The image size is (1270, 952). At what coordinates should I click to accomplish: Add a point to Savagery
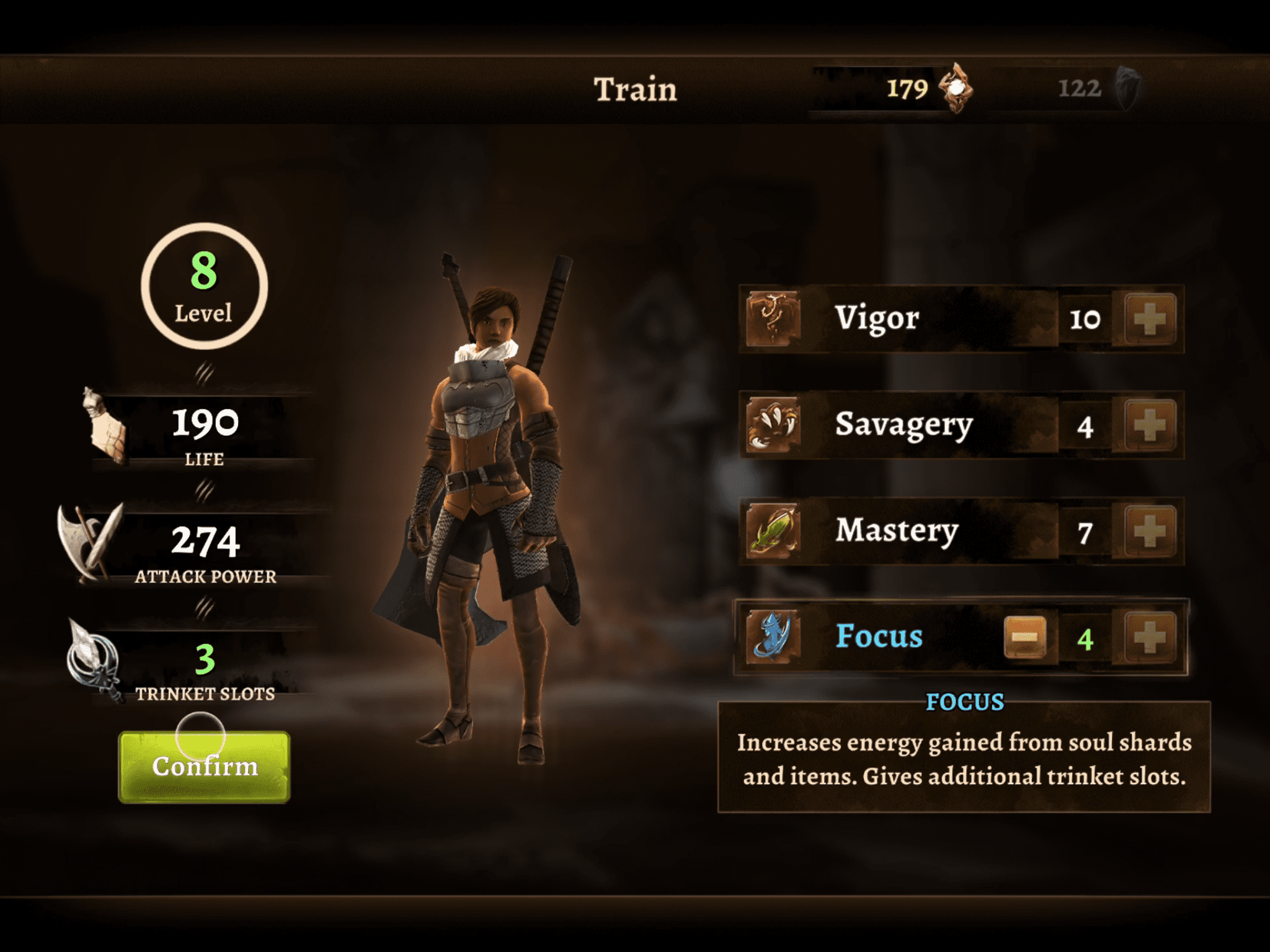pos(1150,425)
